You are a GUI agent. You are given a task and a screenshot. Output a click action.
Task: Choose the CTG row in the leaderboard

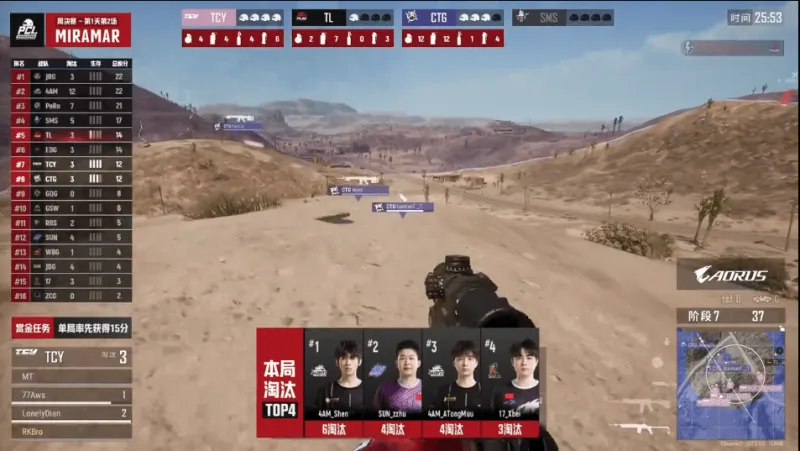pyautogui.click(x=70, y=178)
